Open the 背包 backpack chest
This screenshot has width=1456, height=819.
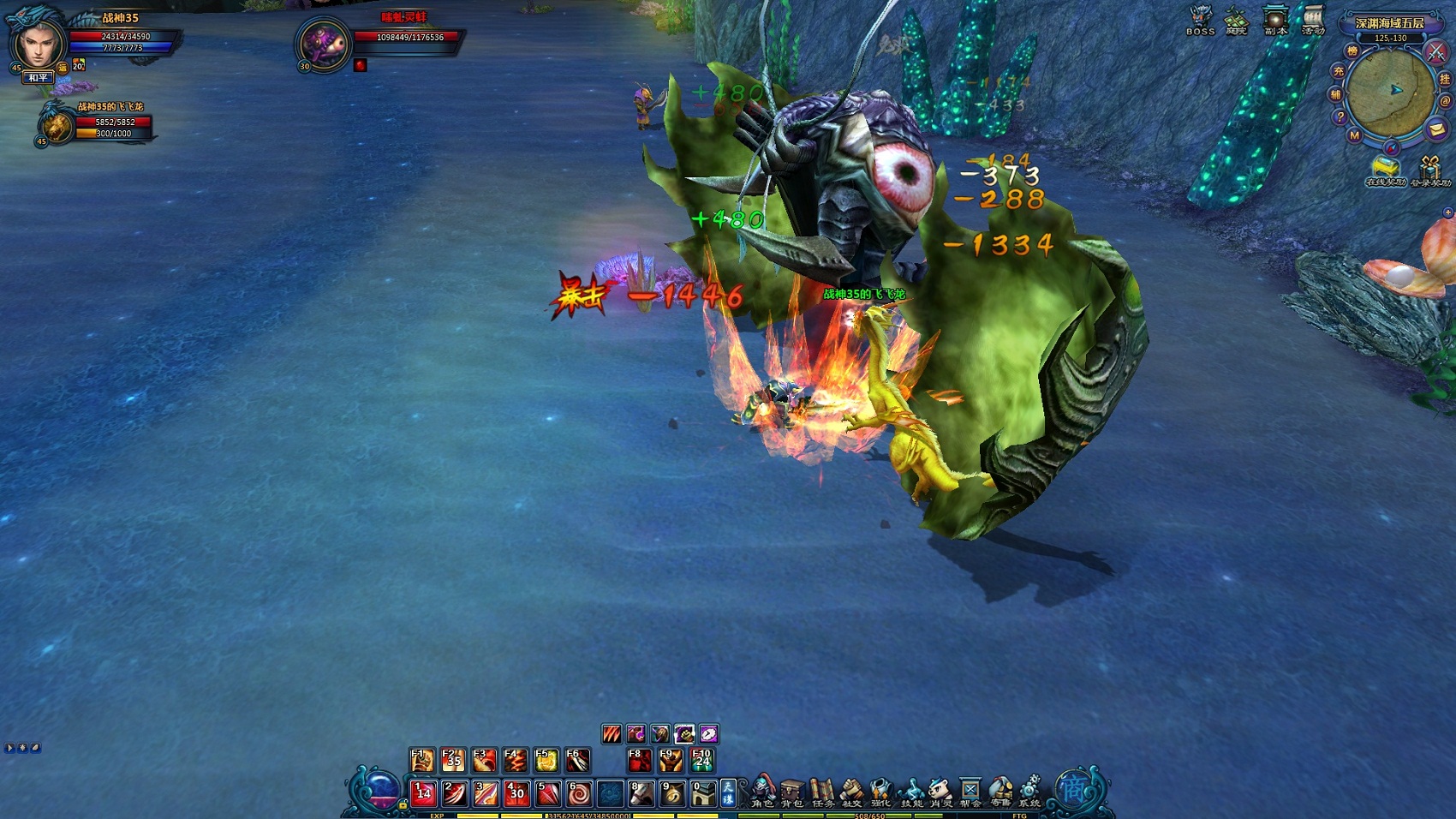click(792, 791)
